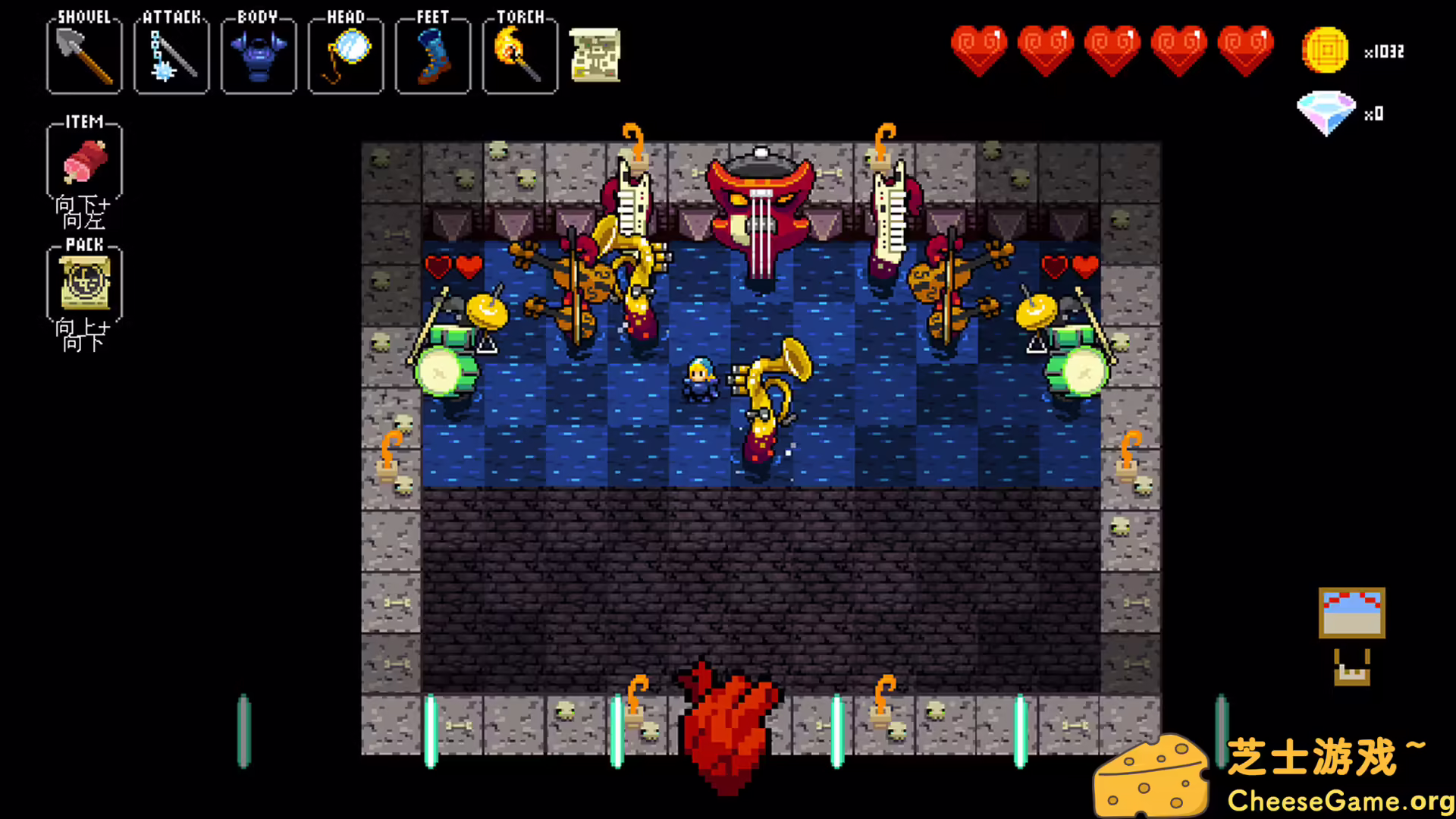Open the treasure chest near the sign
This screenshot has width=1456, height=819.
click(1351, 675)
